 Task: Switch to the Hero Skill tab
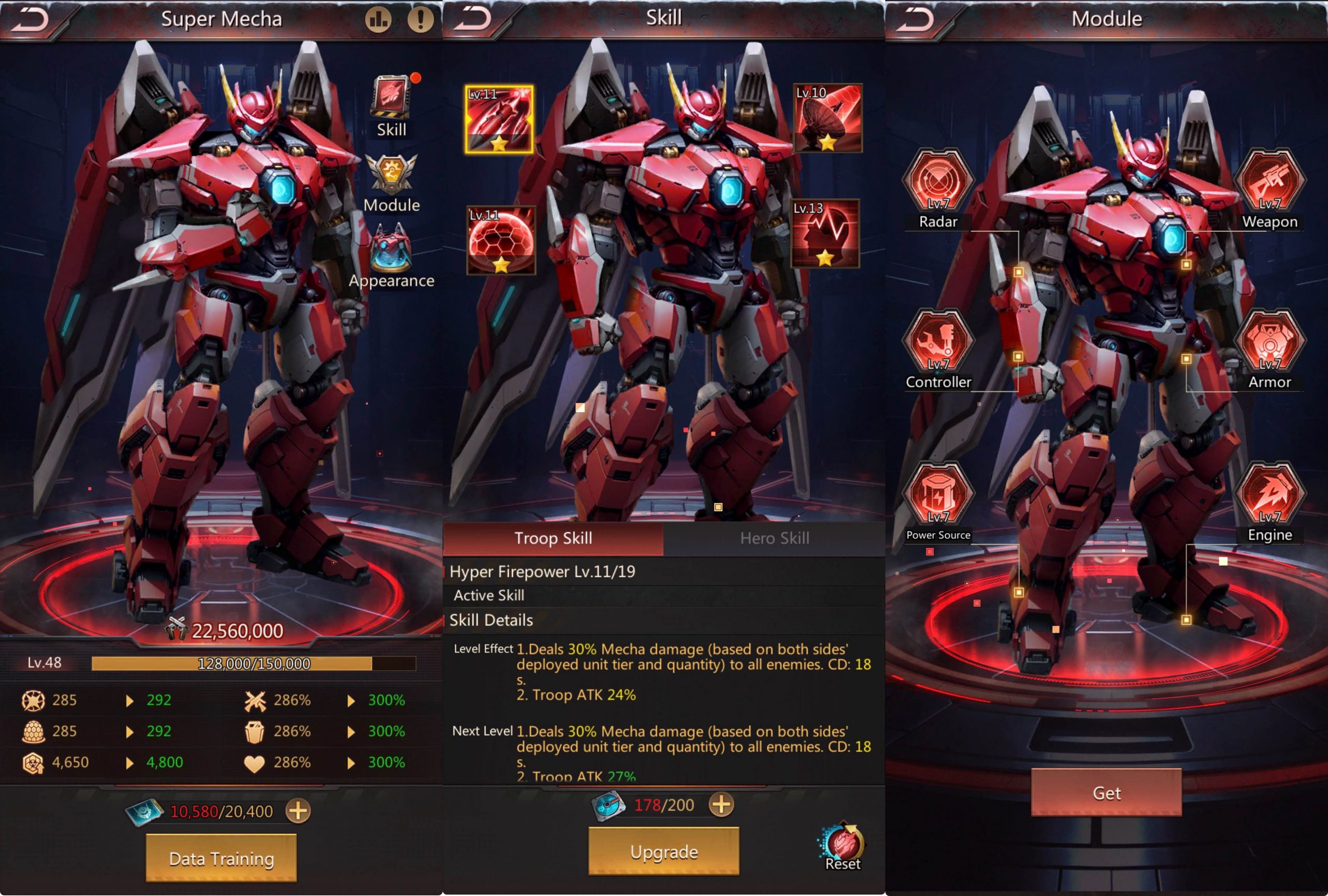(x=775, y=537)
